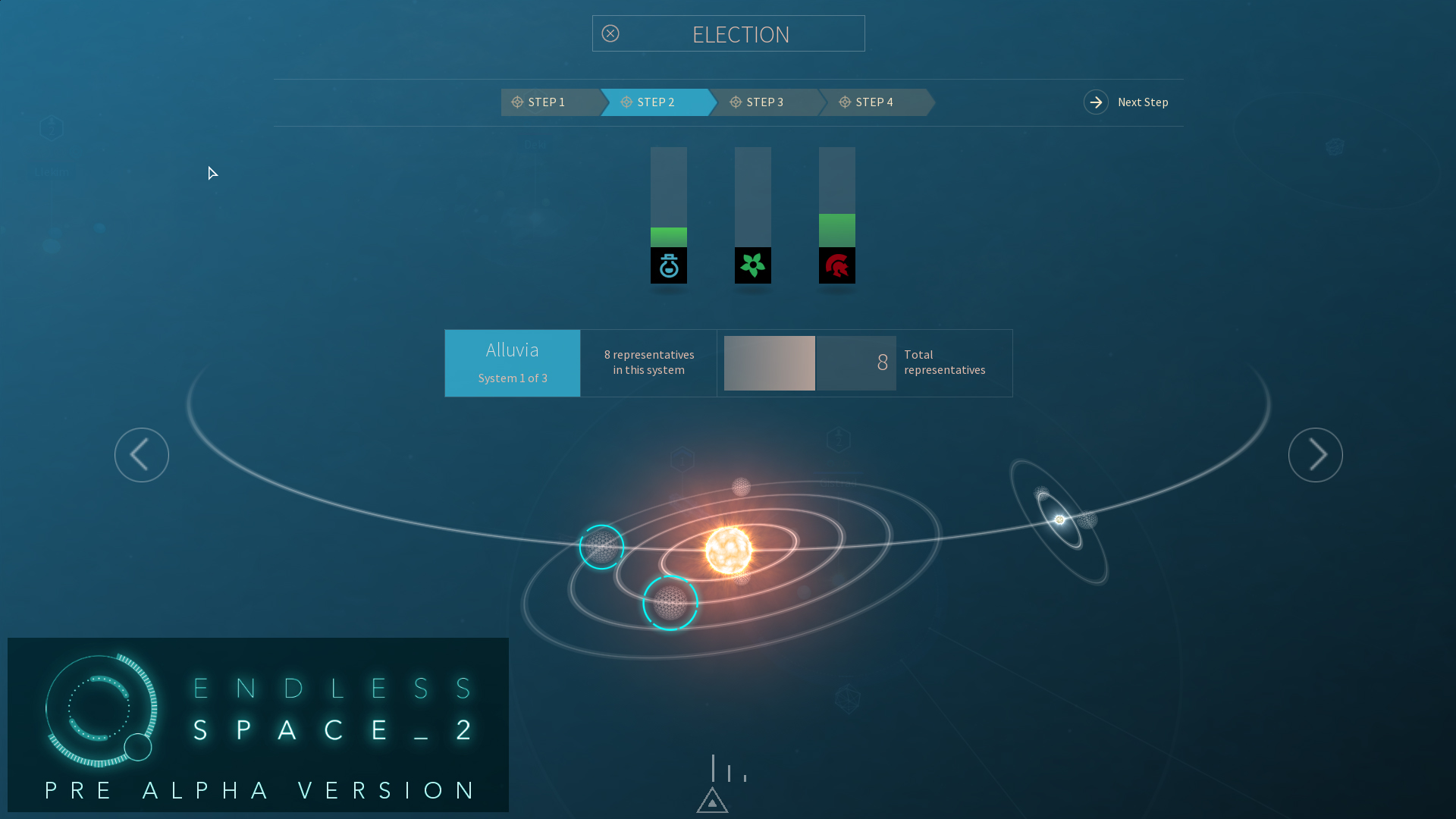This screenshot has height=819, width=1456.
Task: Open the next system with right arrow
Action: [x=1315, y=454]
